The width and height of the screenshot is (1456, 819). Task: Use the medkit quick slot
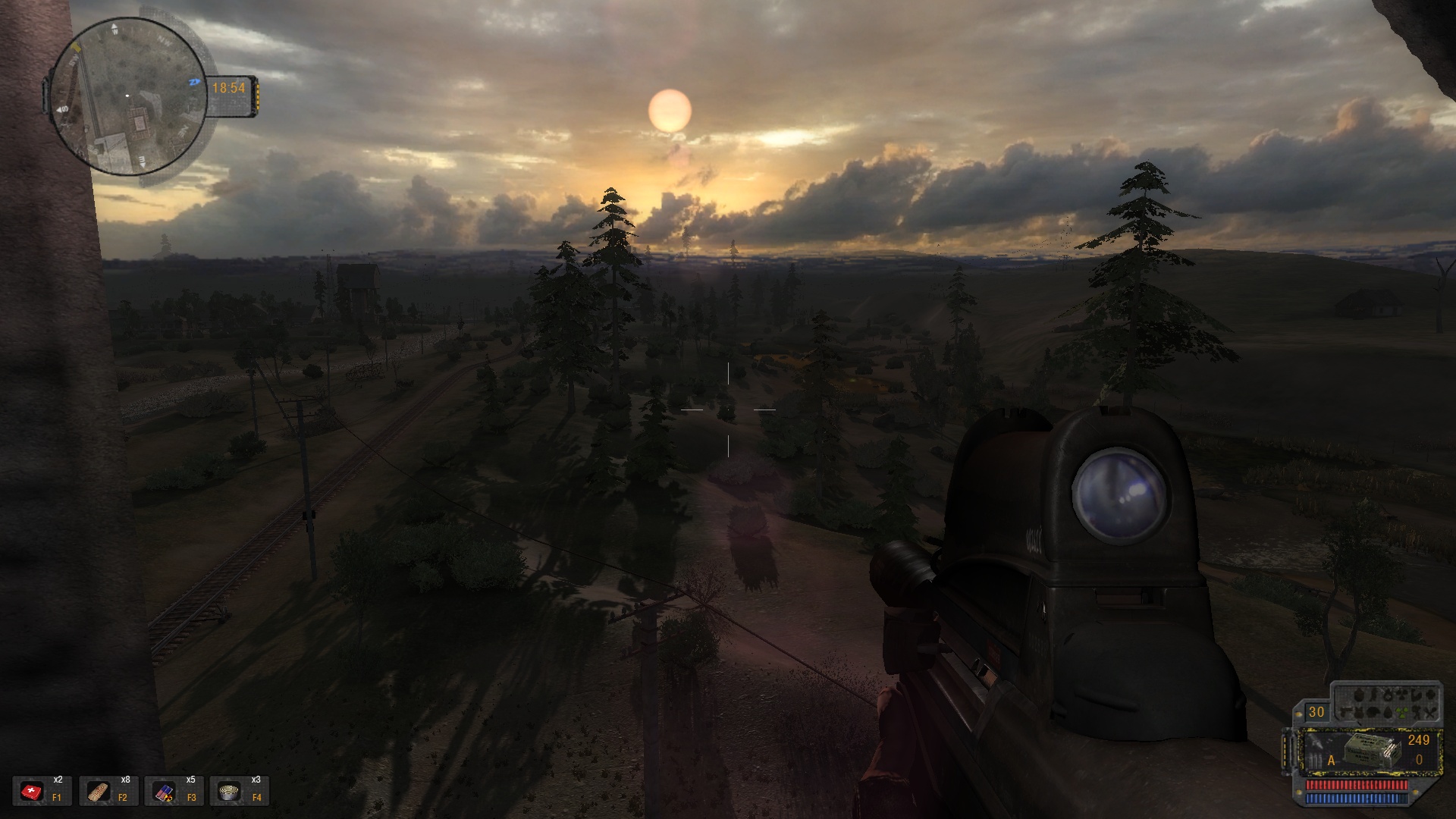32,792
